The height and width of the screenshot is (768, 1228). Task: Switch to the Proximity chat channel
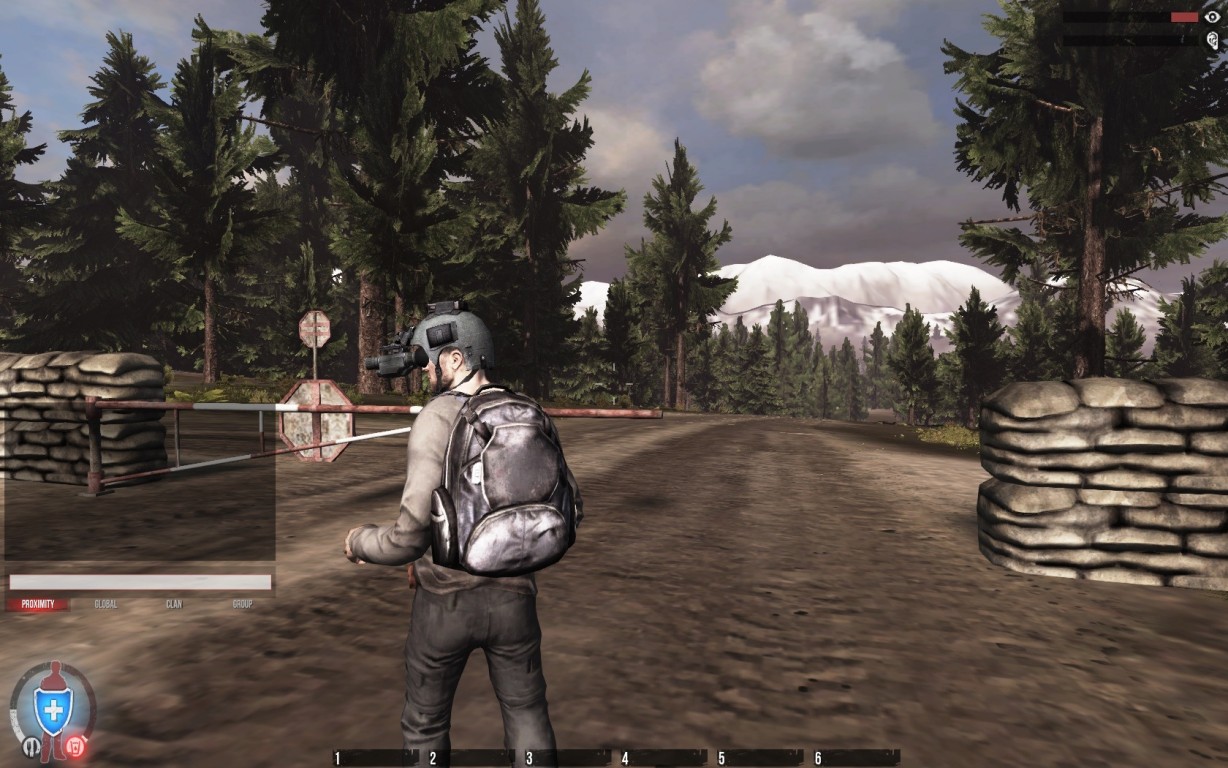point(38,604)
